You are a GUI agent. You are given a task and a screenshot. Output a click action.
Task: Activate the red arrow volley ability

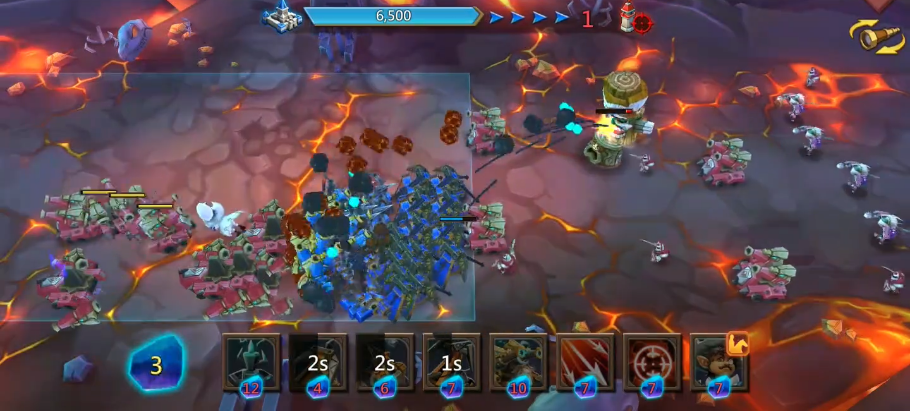[x=585, y=361]
